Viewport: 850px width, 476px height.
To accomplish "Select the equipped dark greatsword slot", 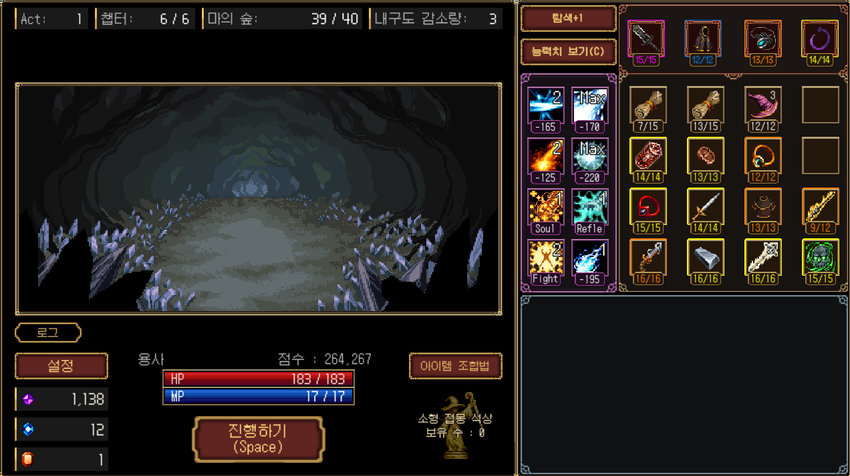I will click(x=646, y=39).
